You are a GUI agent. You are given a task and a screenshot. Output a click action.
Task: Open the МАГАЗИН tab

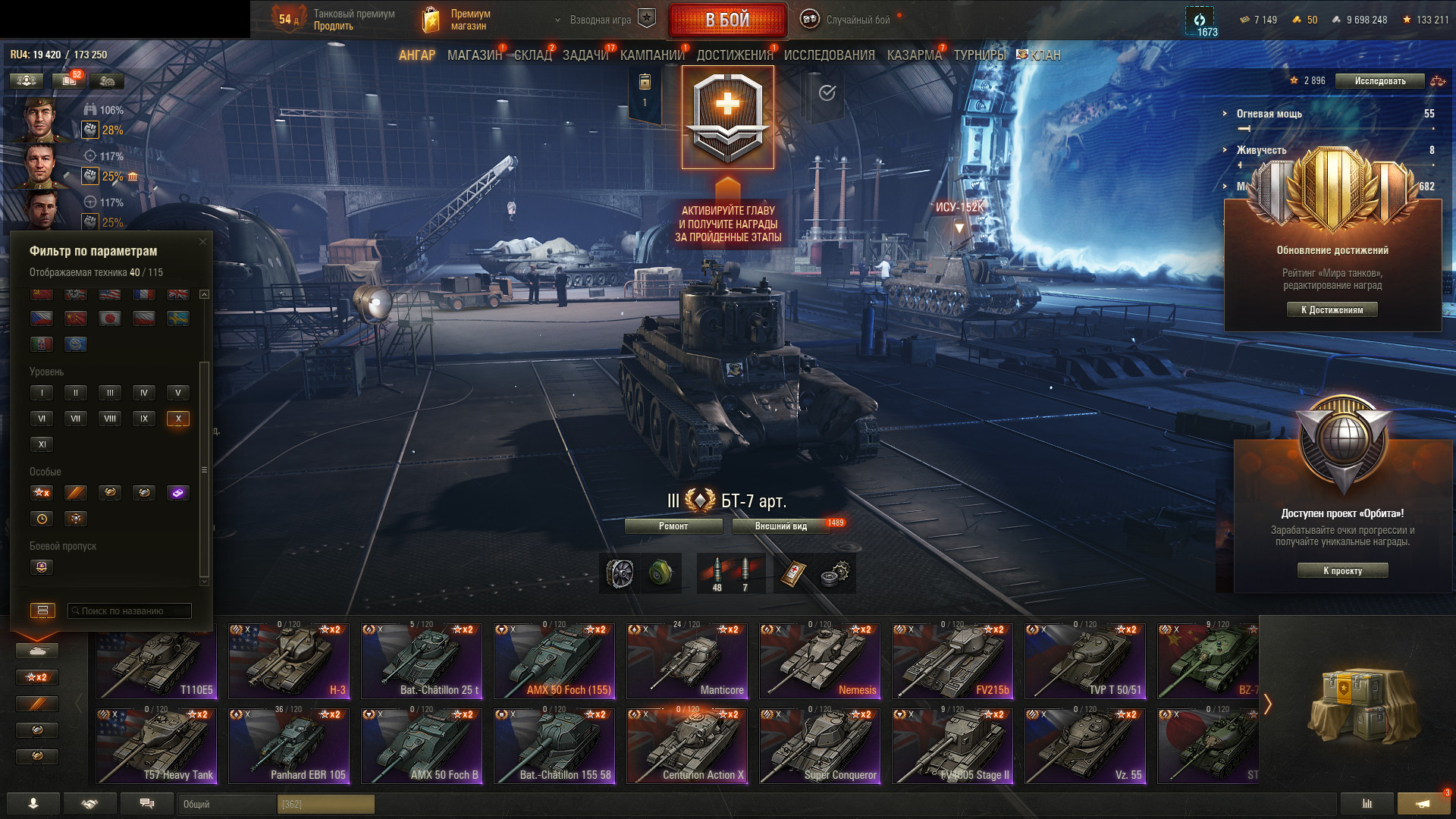[x=474, y=55]
